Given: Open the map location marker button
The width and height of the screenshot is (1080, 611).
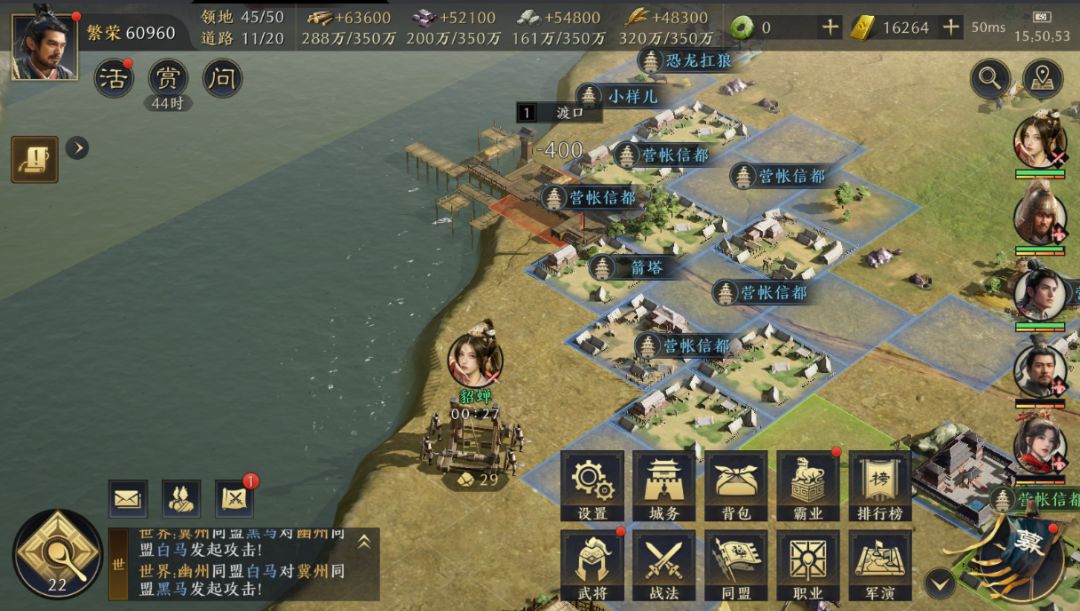Looking at the screenshot, I should (1043, 78).
